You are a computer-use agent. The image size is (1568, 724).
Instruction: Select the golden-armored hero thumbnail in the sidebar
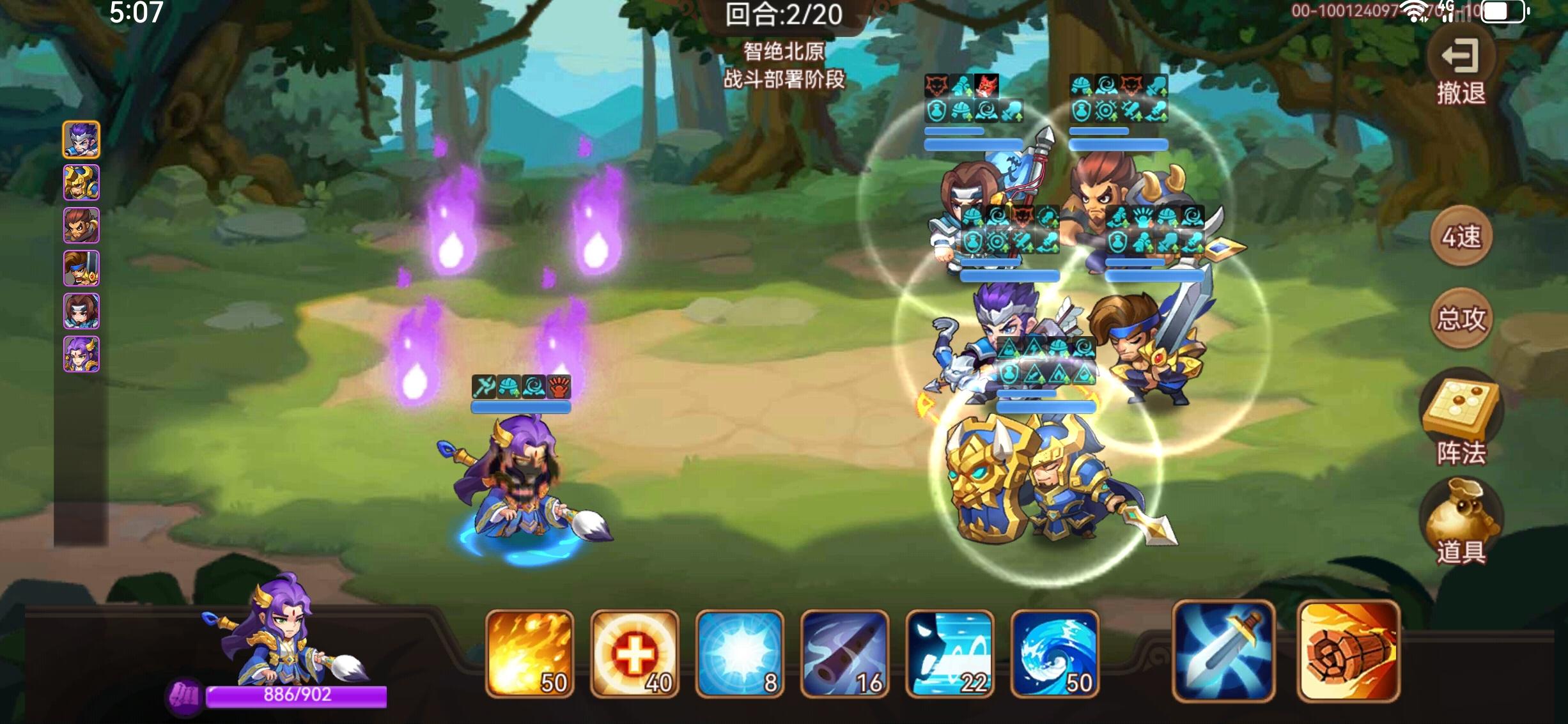coord(82,183)
